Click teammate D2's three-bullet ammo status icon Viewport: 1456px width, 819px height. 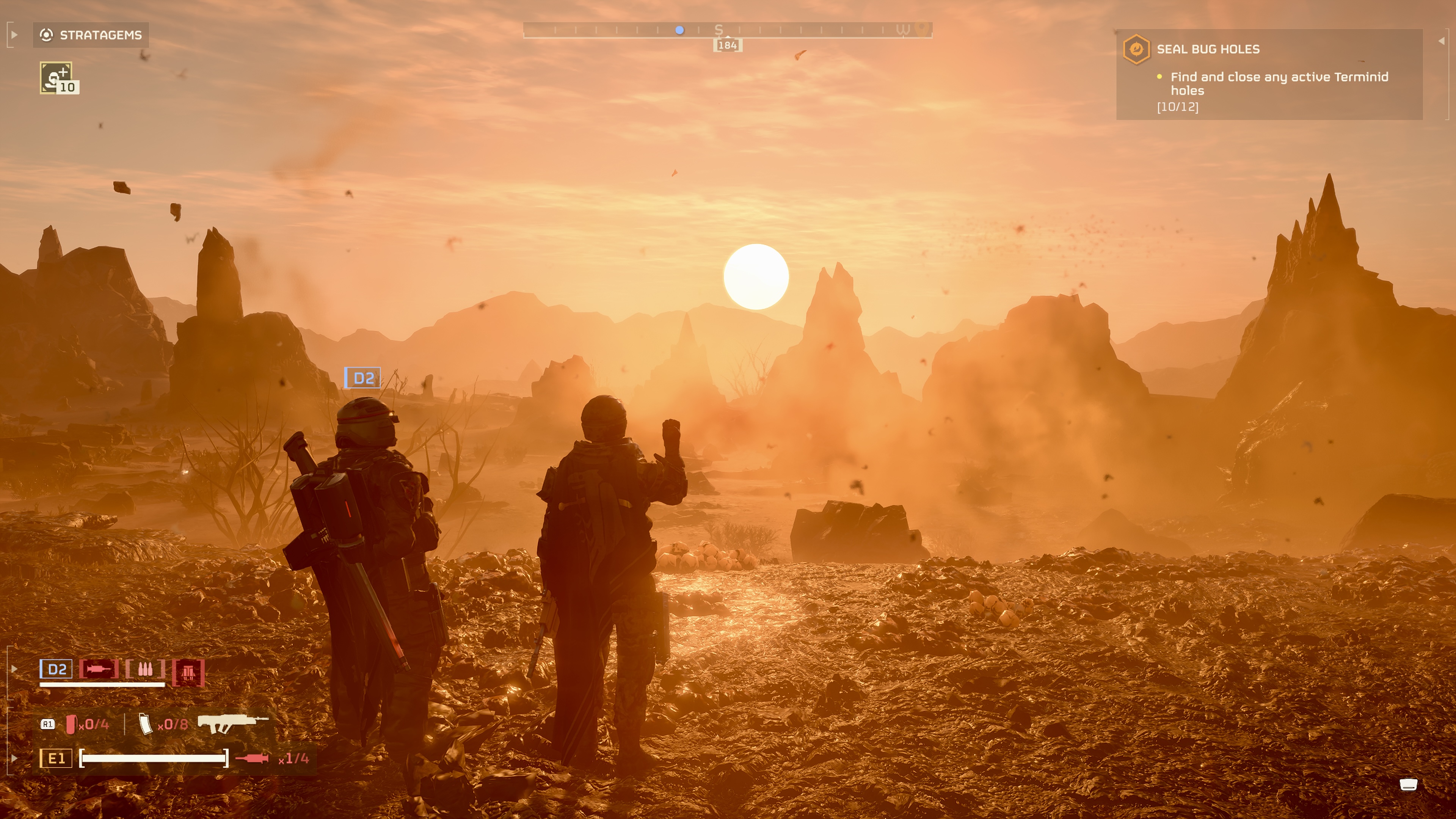[145, 669]
